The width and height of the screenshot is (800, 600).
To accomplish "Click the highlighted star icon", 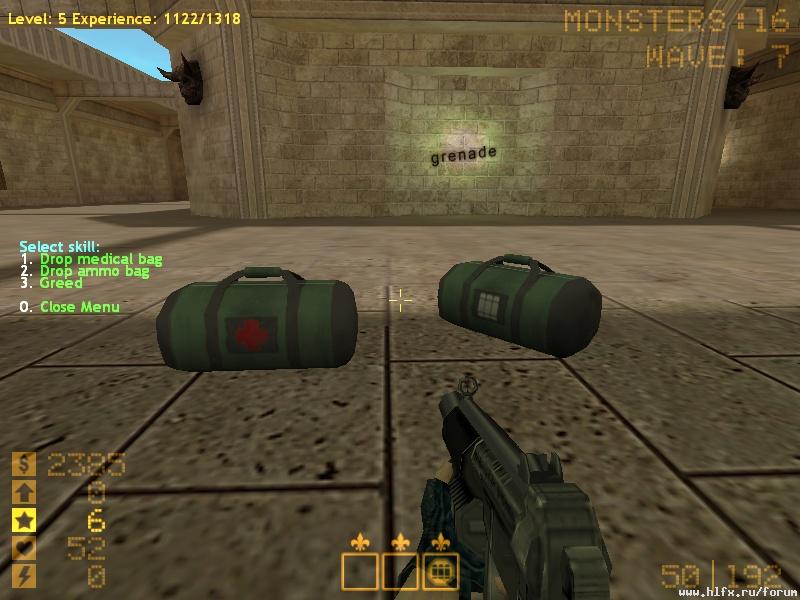I will pyautogui.click(x=23, y=520).
